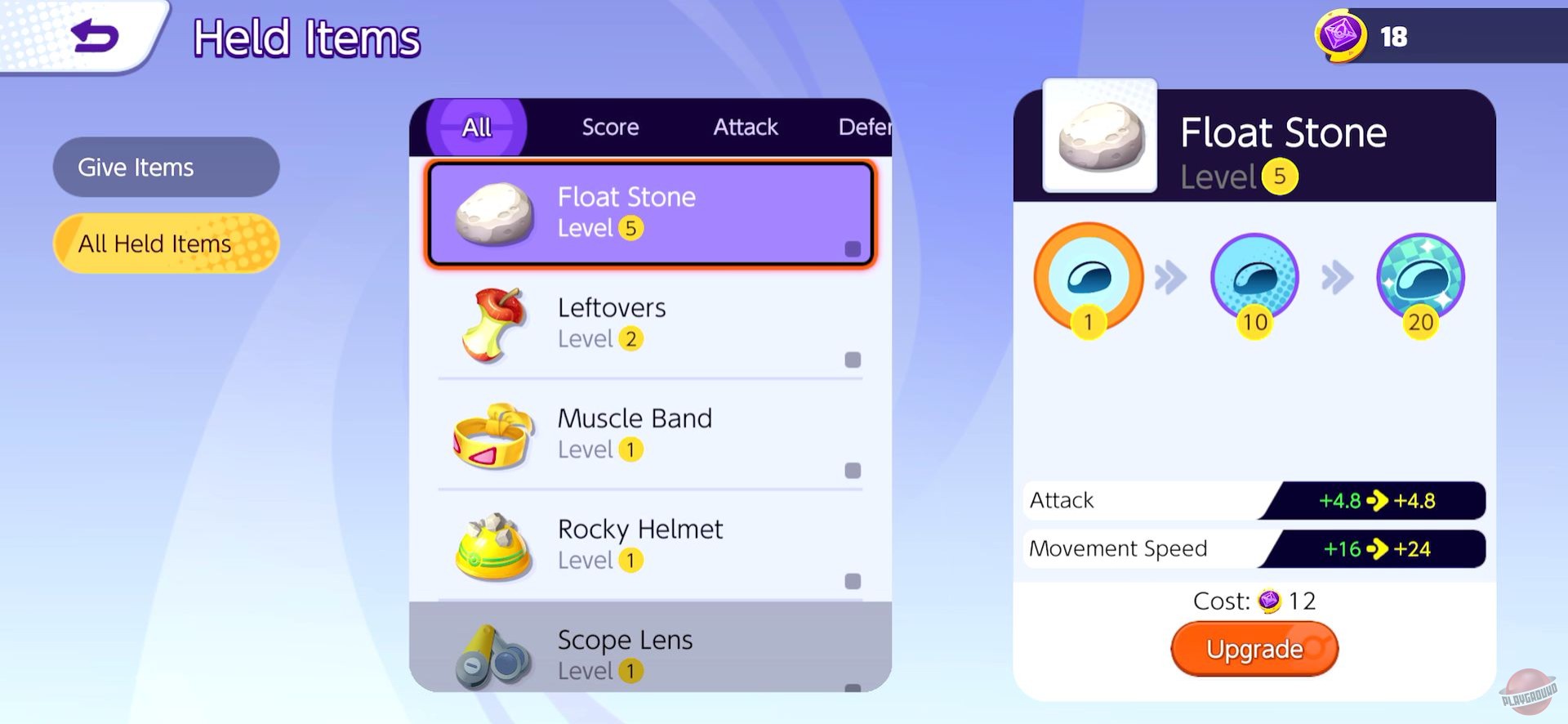Switch to the Score tab
Viewport: 1568px width, 724px height.
tap(609, 127)
